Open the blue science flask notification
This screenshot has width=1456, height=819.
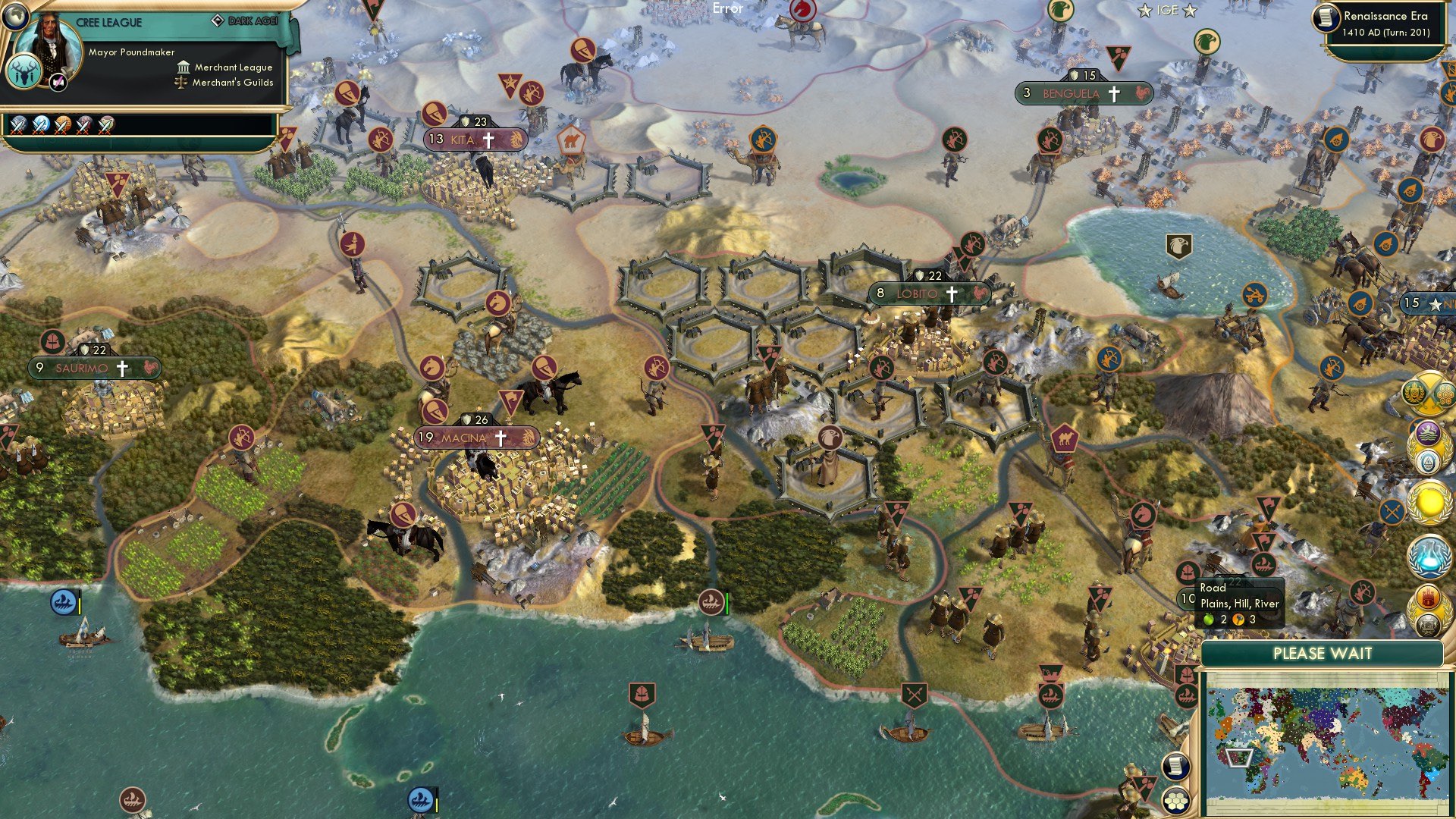(x=1429, y=555)
